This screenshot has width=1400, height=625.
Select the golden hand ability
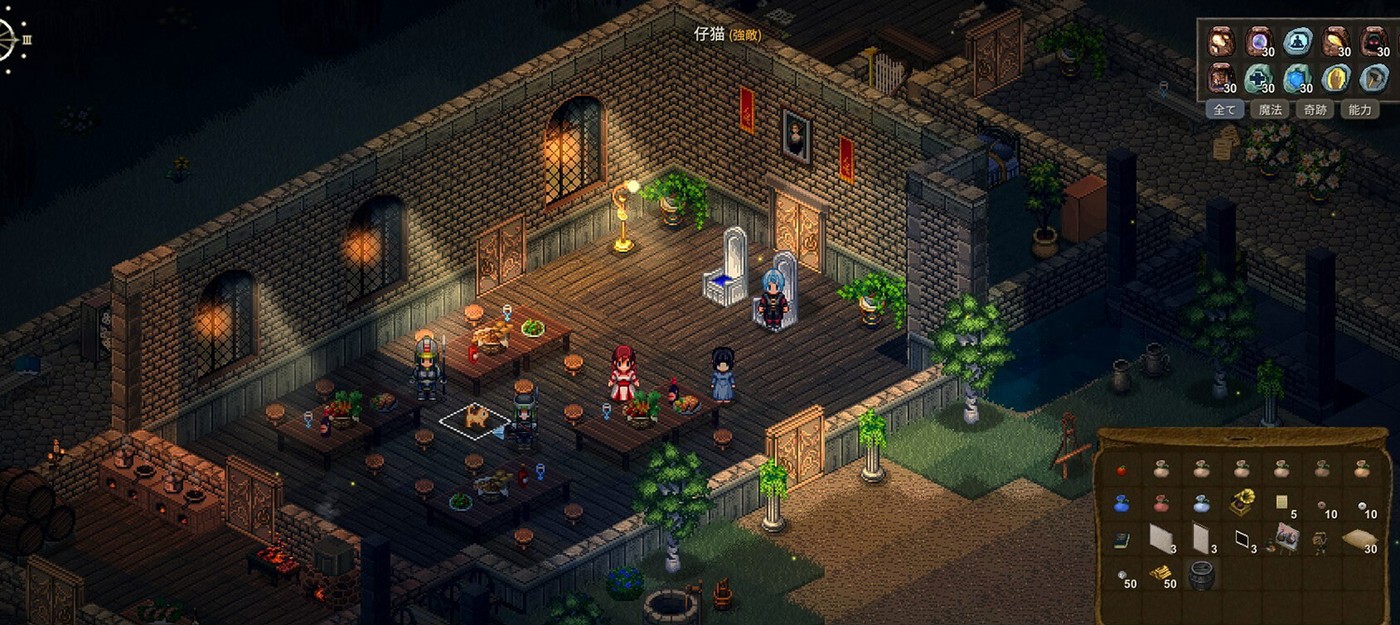[x=1336, y=78]
